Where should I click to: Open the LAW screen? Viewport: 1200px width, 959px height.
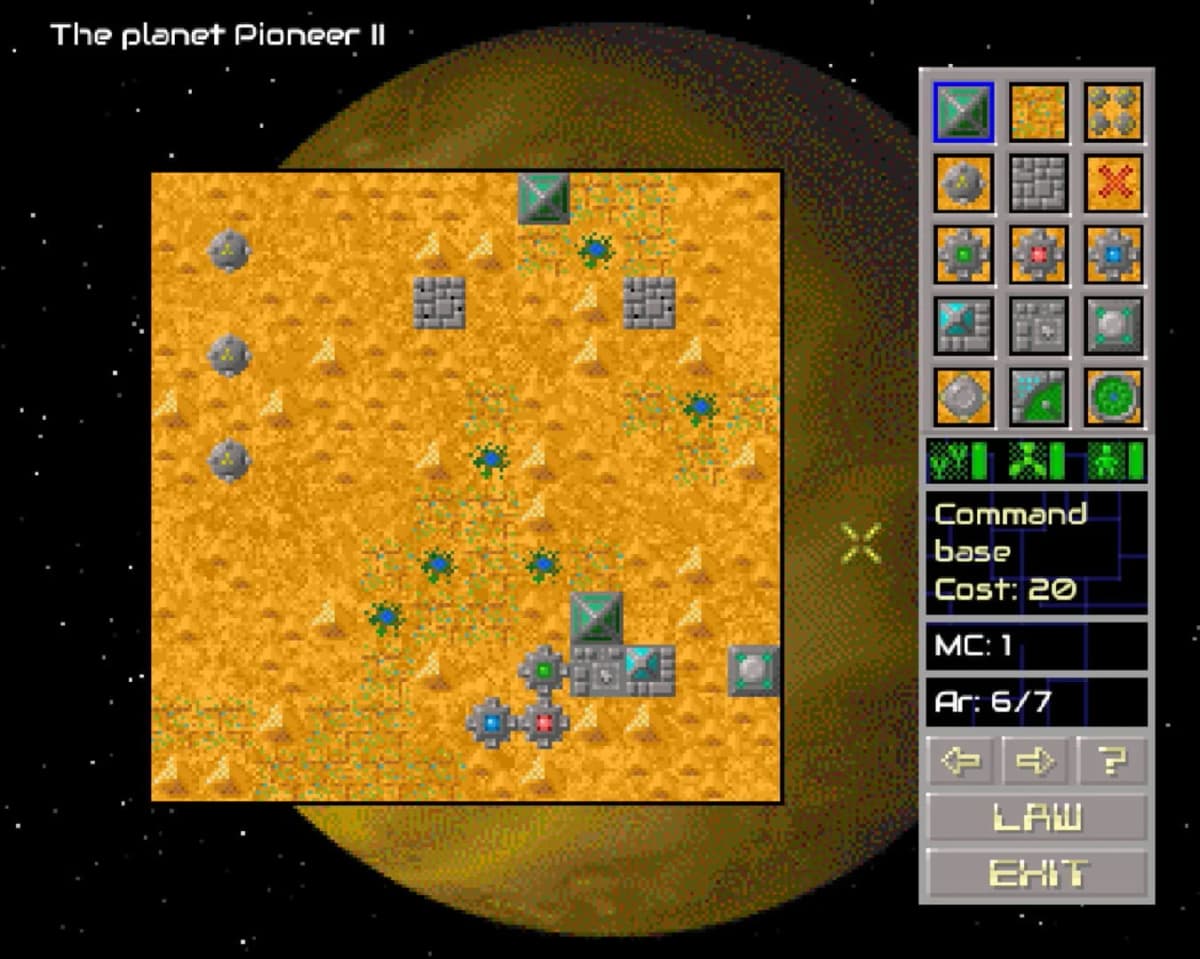[1036, 818]
